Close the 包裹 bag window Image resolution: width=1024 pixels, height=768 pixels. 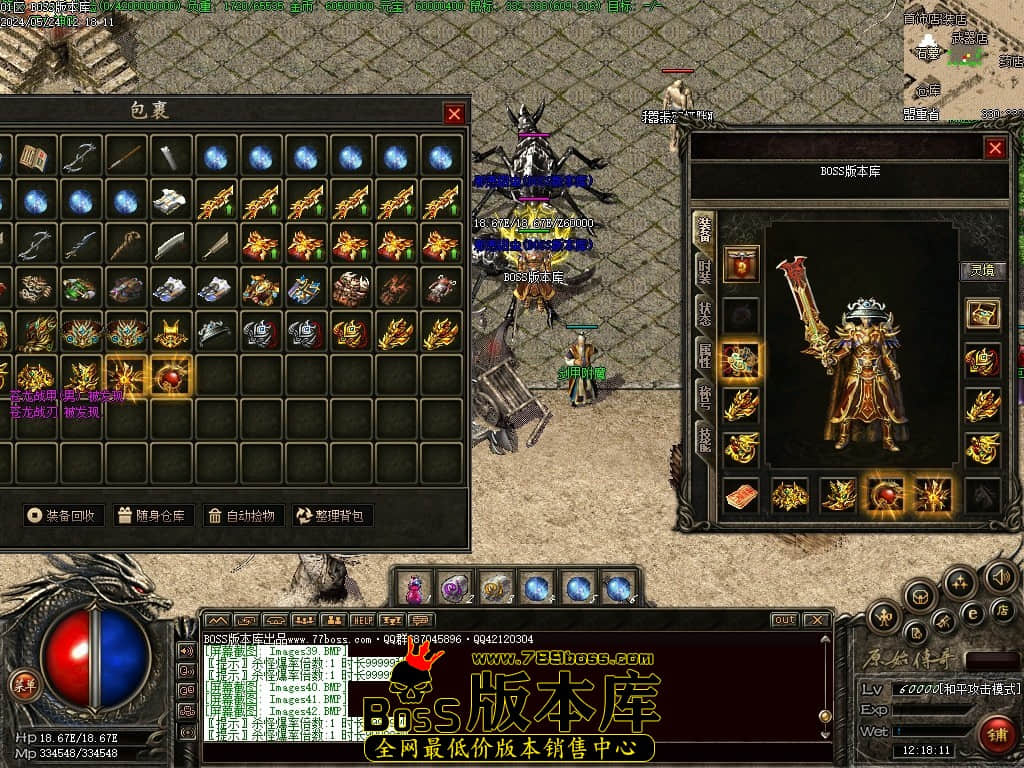(454, 114)
